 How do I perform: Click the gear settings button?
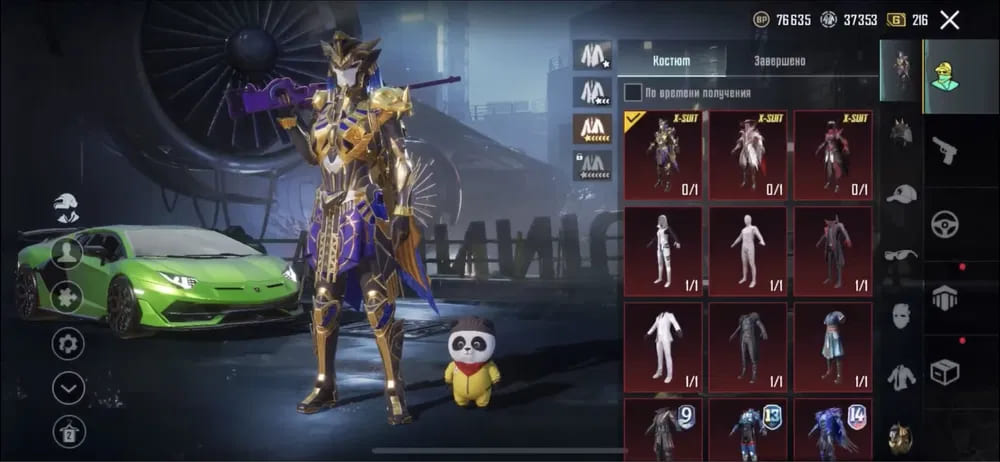pos(68,343)
